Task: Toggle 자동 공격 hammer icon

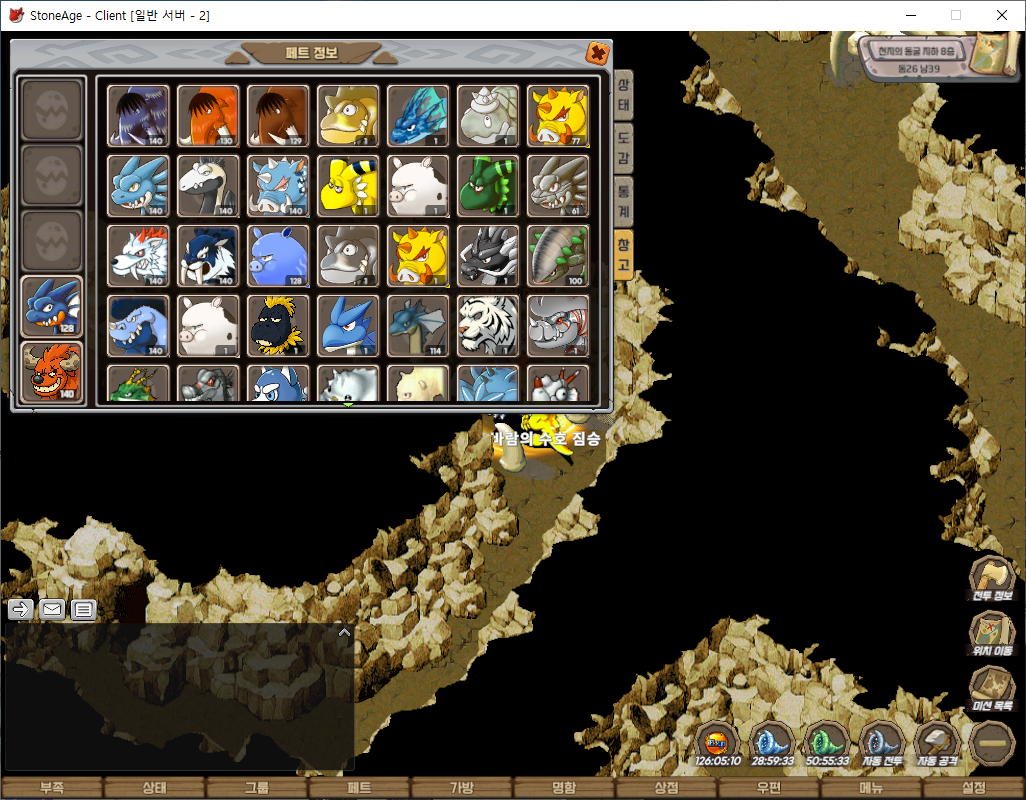Action: pos(938,744)
